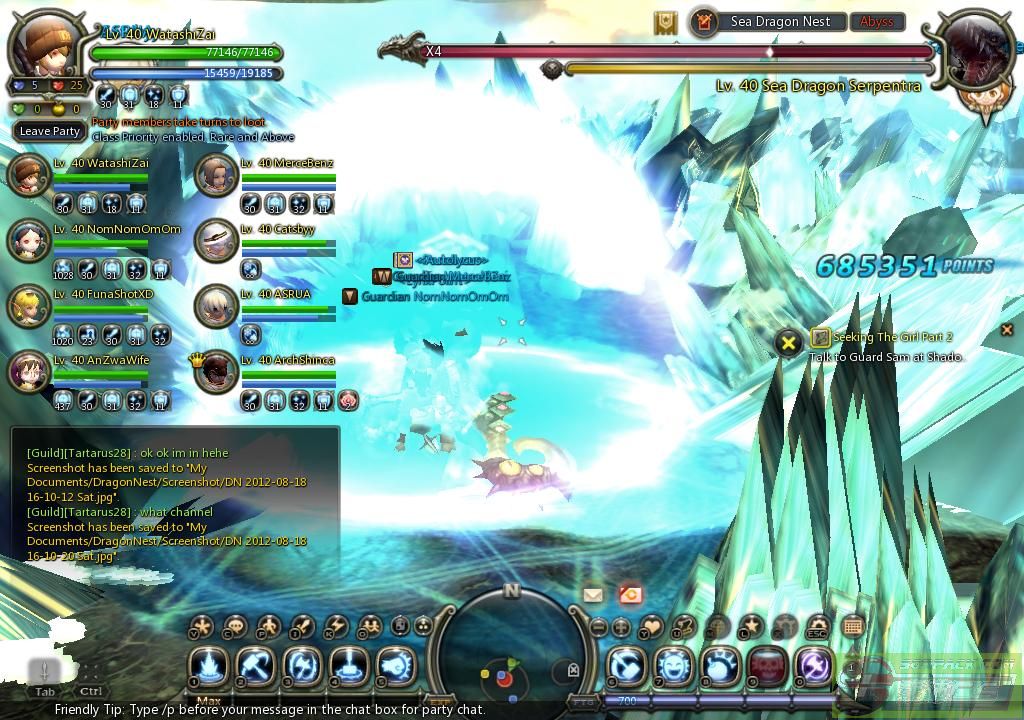The image size is (1024, 720).
Task: Activate the glowing fist skill in slot 5
Action: 396,666
